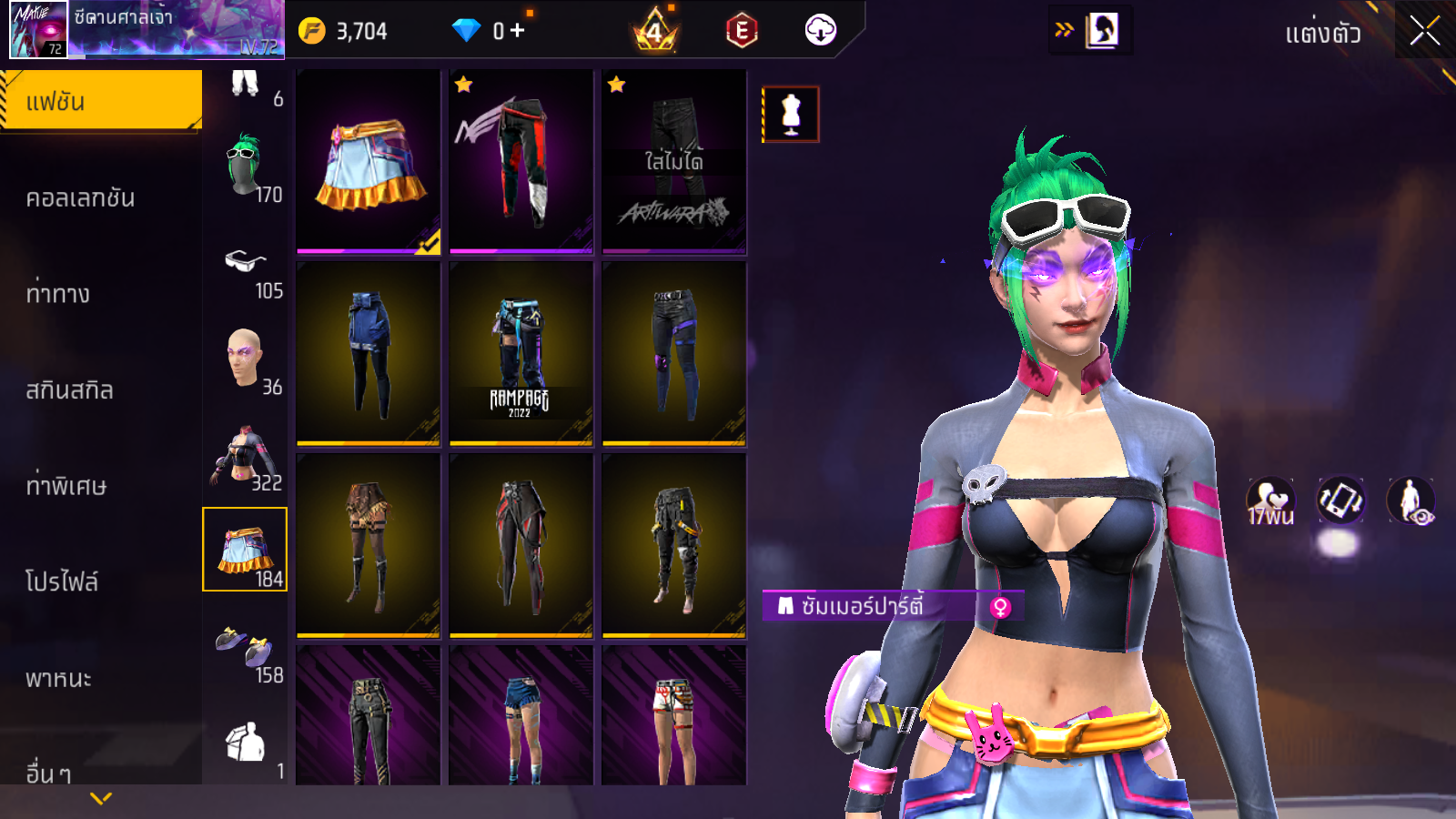Close the wardrobe screen with the X
Viewport: 1456px width, 819px height.
coord(1424,31)
